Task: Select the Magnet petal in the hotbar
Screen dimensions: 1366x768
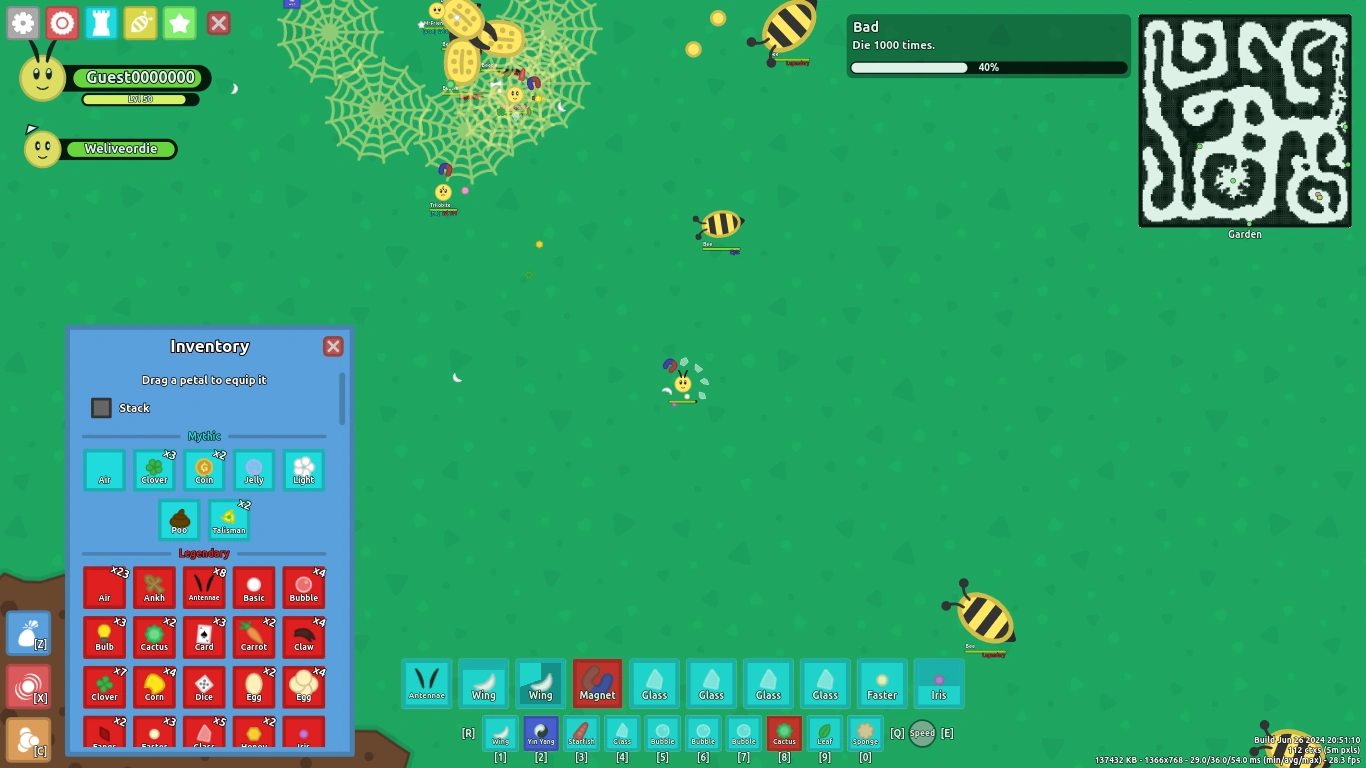Action: (597, 683)
